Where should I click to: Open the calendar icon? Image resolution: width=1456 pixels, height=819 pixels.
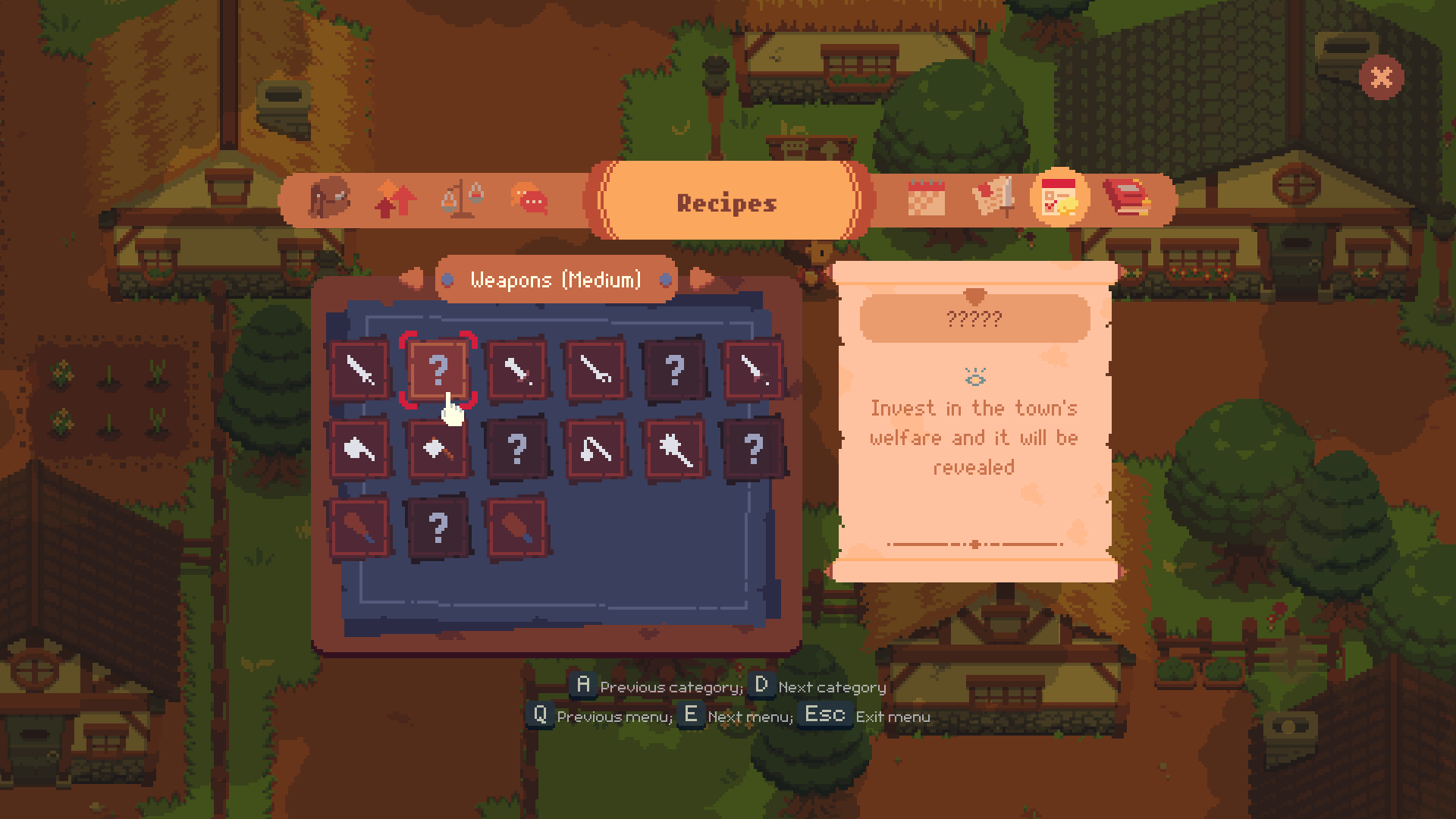click(x=927, y=199)
